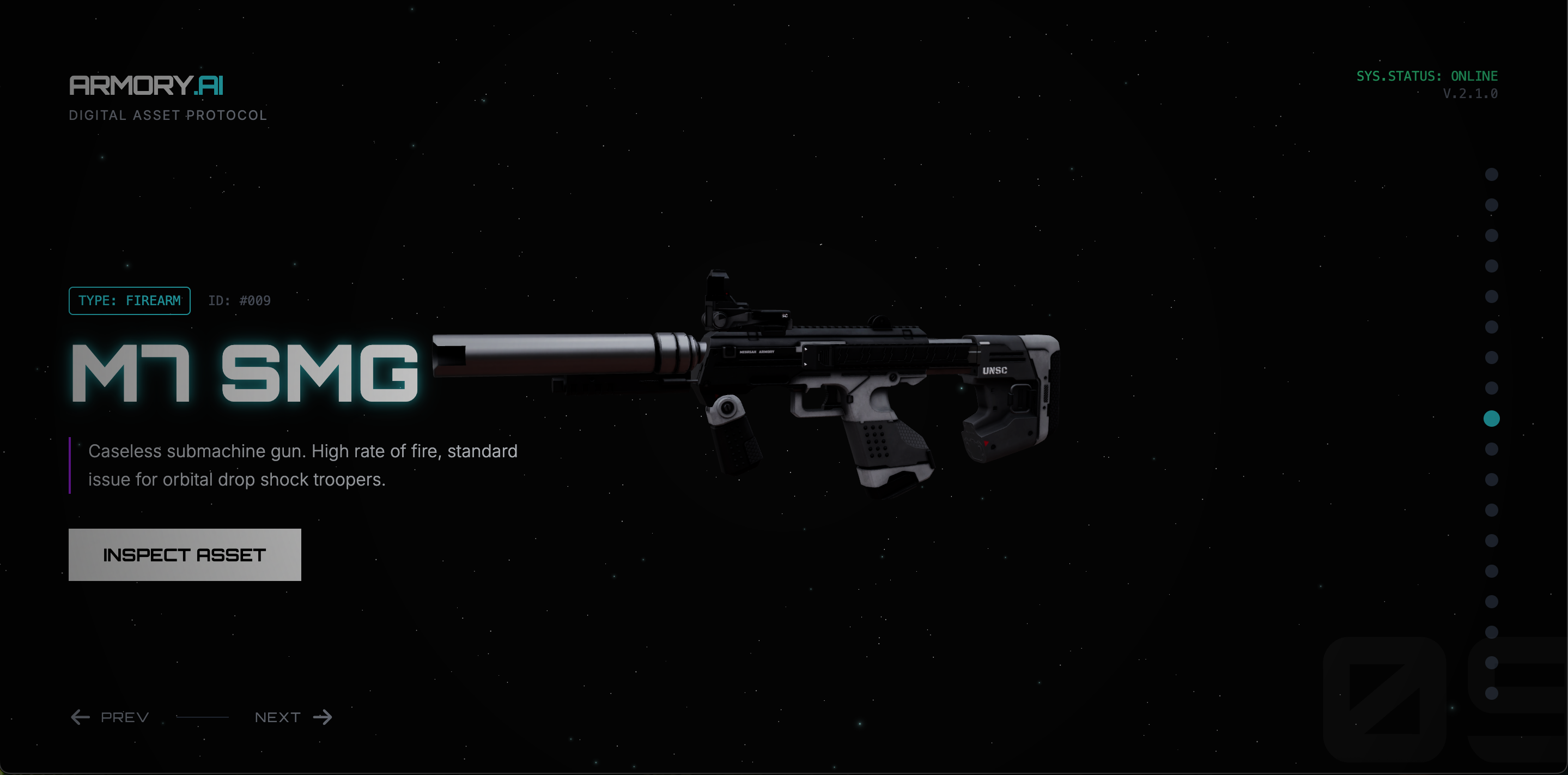Jump to the last pagination dot
Viewport: 1568px width, 775px height.
coord(1491,693)
